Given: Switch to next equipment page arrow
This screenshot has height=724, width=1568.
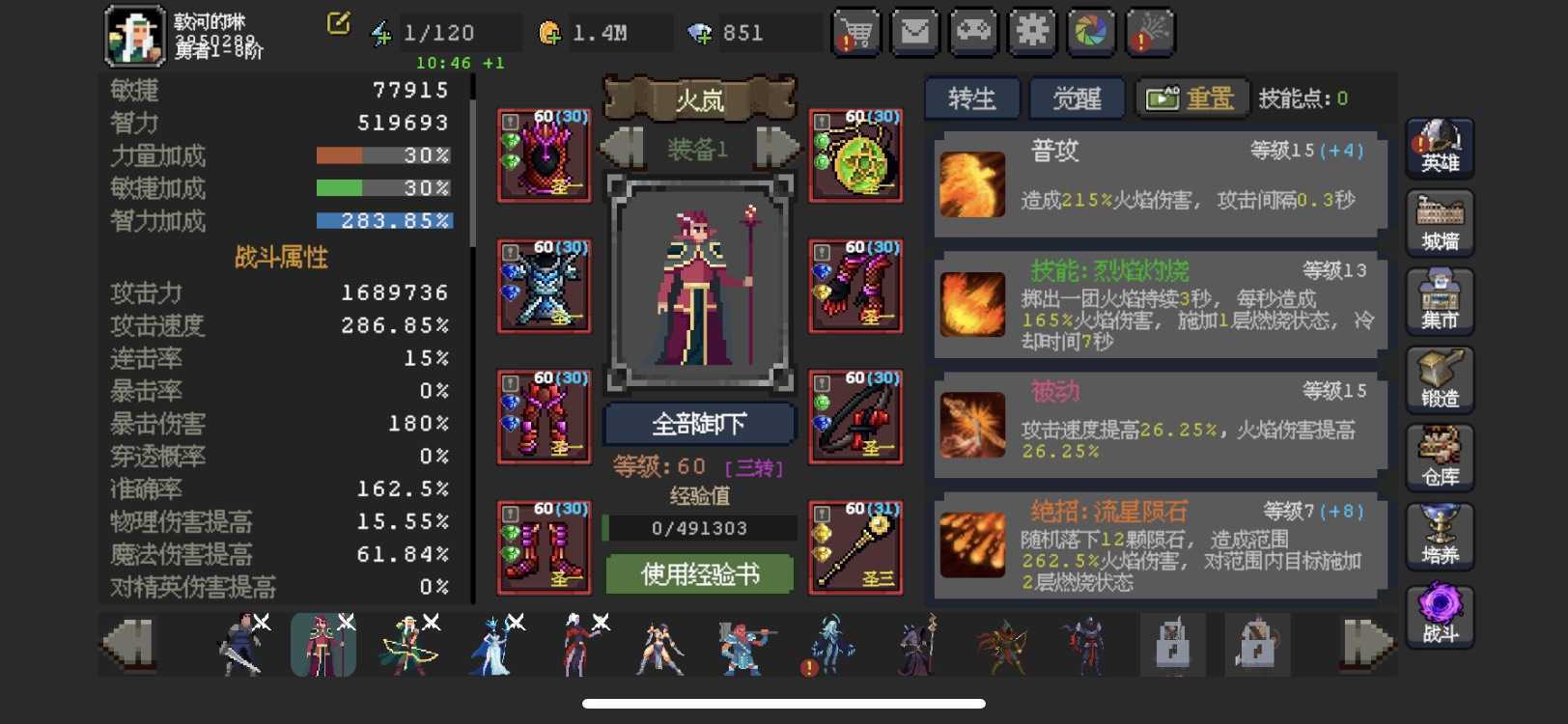Looking at the screenshot, I should (772, 145).
